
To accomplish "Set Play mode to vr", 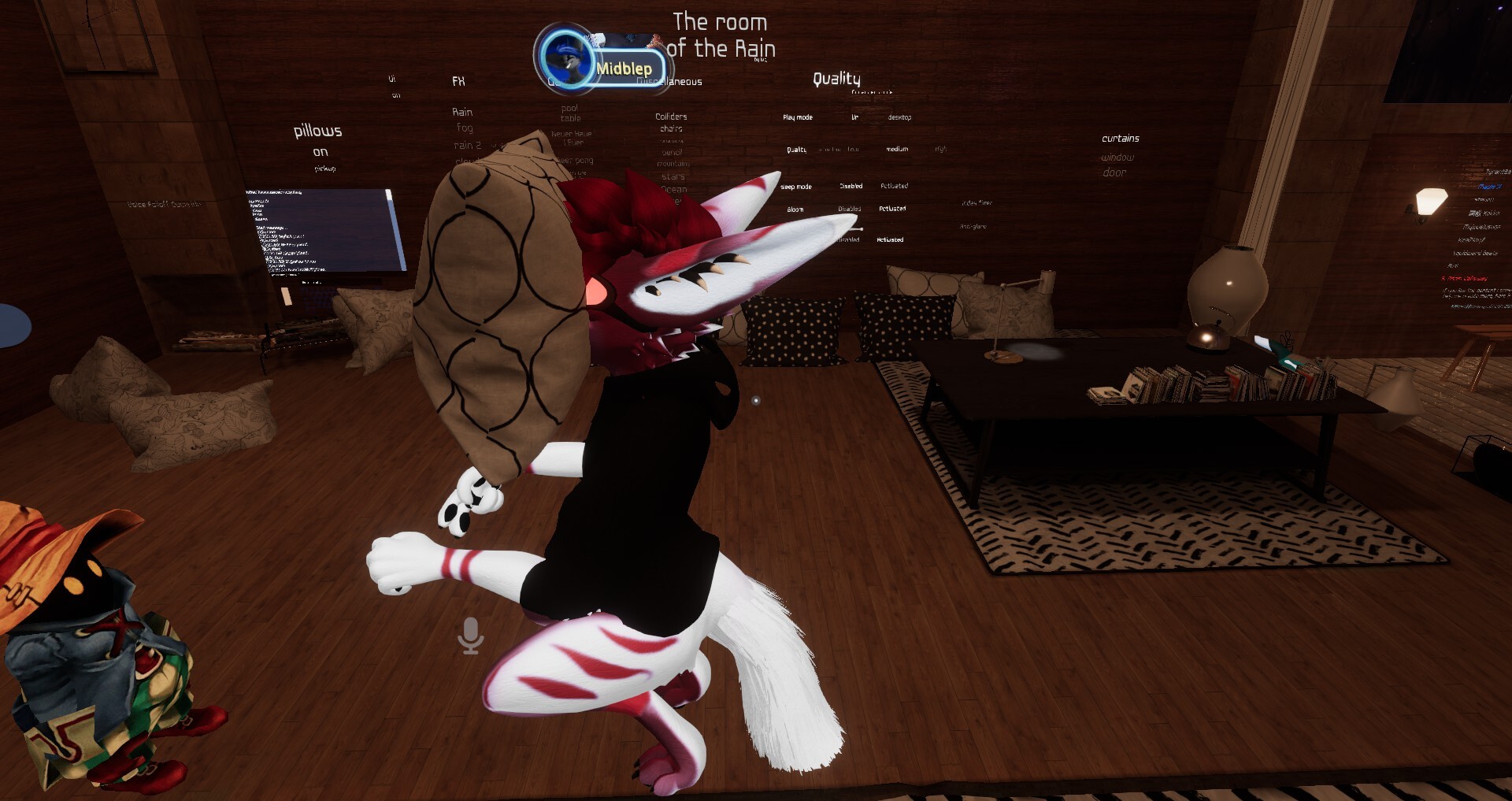I will [x=854, y=117].
